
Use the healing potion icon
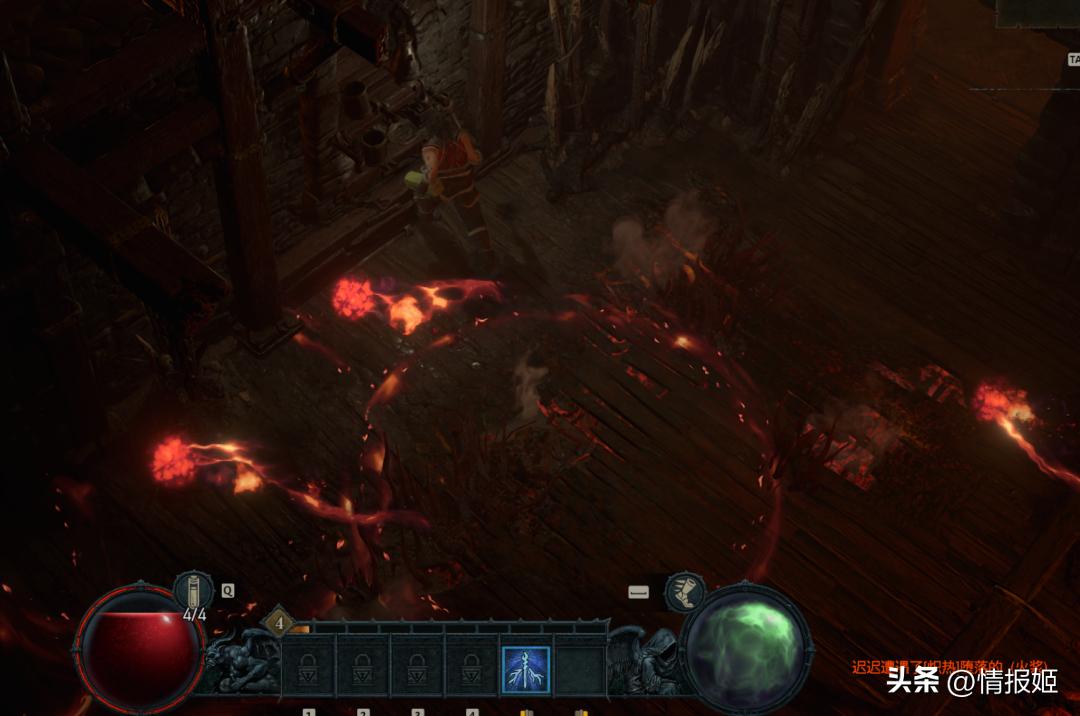point(193,591)
